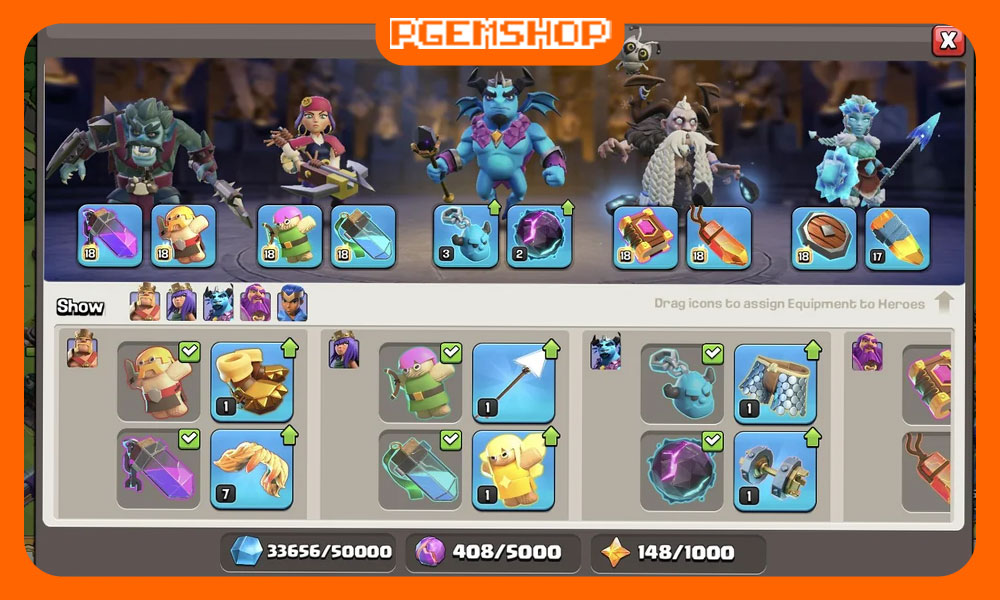Select the equipped Henchmen Puppet slot
Viewport: 1000px width, 600px height.
[x=465, y=237]
